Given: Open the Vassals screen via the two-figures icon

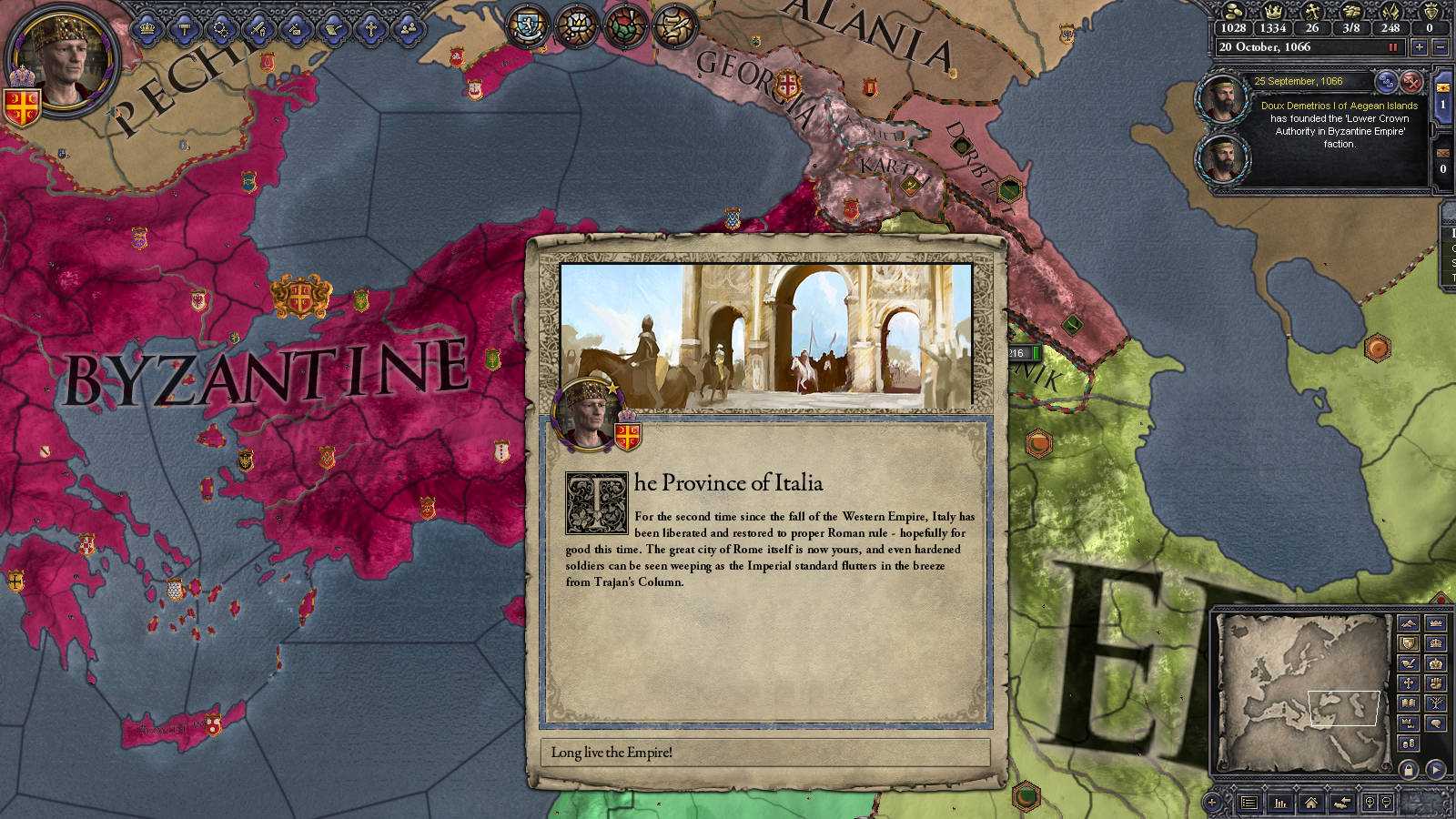Looking at the screenshot, I should pyautogui.click(x=408, y=29).
